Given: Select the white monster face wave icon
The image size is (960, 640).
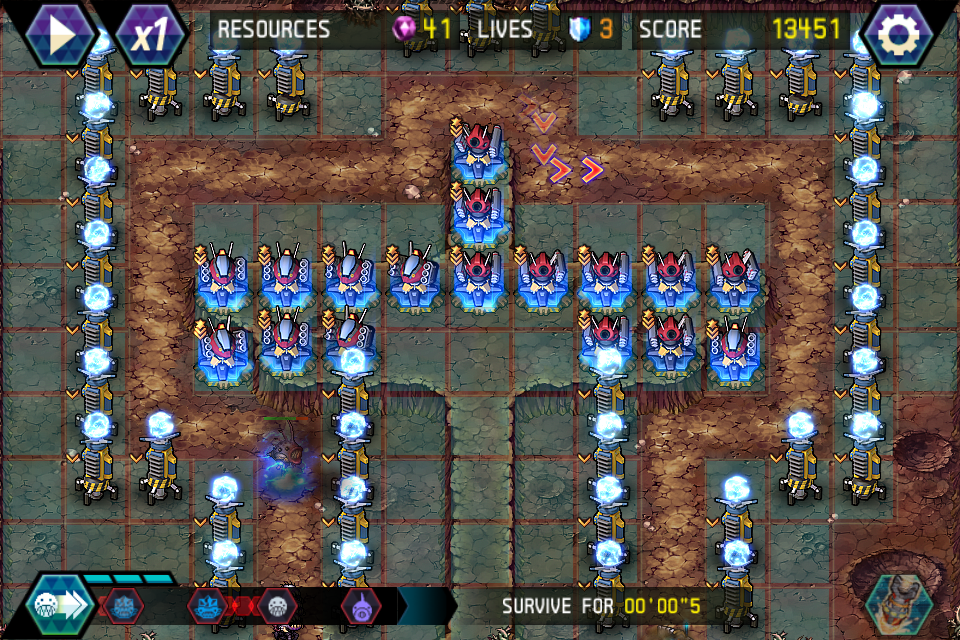Looking at the screenshot, I should [x=277, y=605].
